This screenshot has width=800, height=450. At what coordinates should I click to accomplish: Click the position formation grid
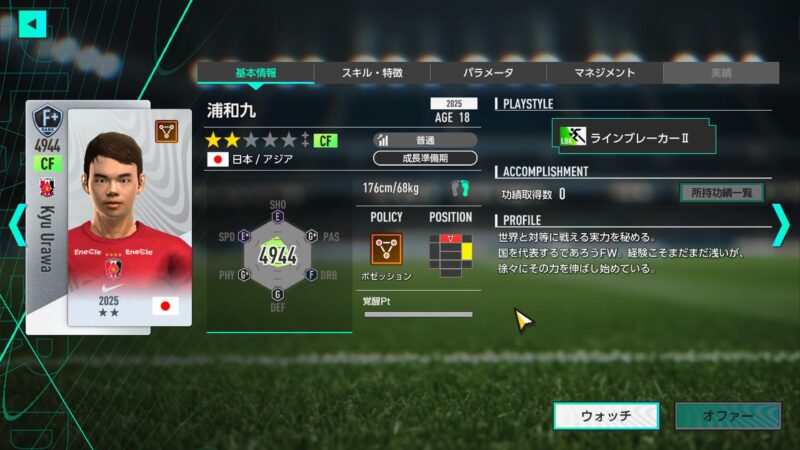tap(450, 251)
